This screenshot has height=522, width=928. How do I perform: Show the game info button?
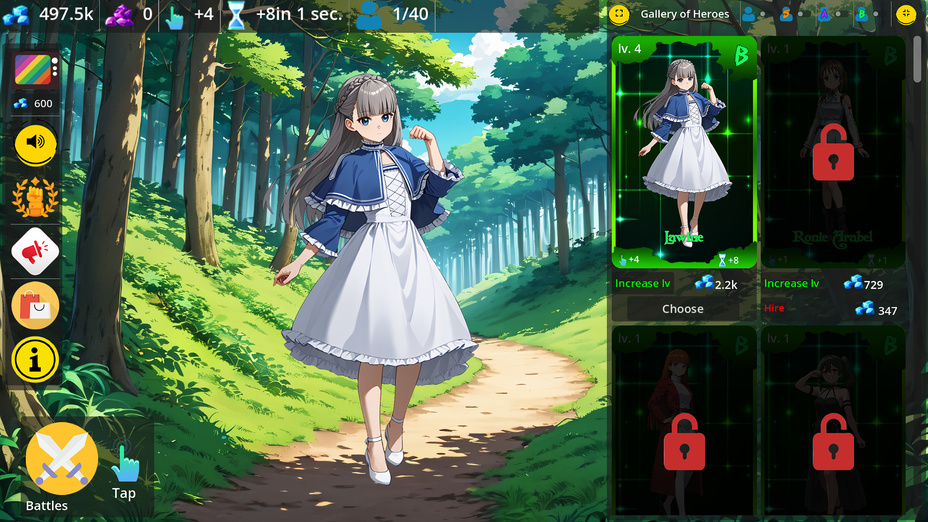point(35,359)
